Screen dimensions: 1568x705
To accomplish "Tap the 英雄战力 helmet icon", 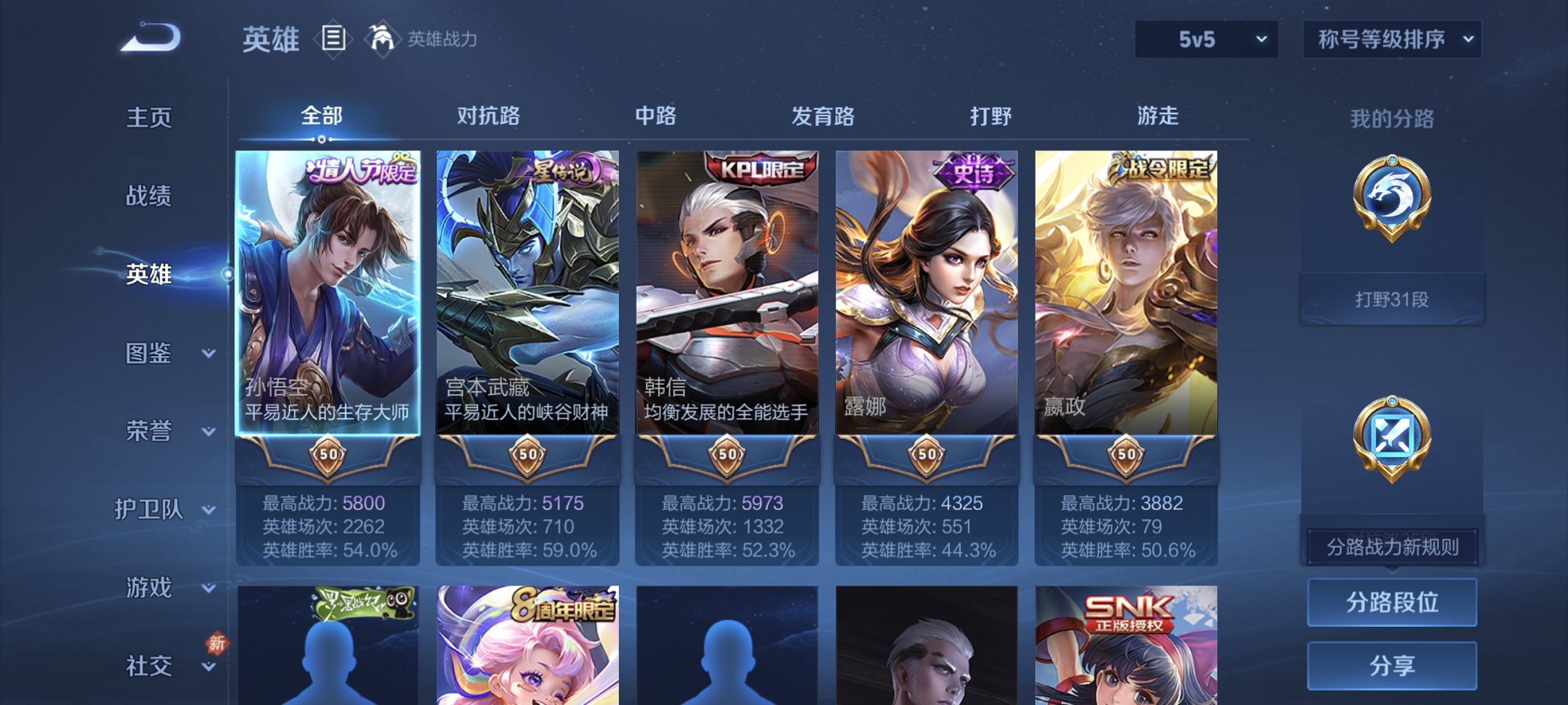I will (x=381, y=38).
